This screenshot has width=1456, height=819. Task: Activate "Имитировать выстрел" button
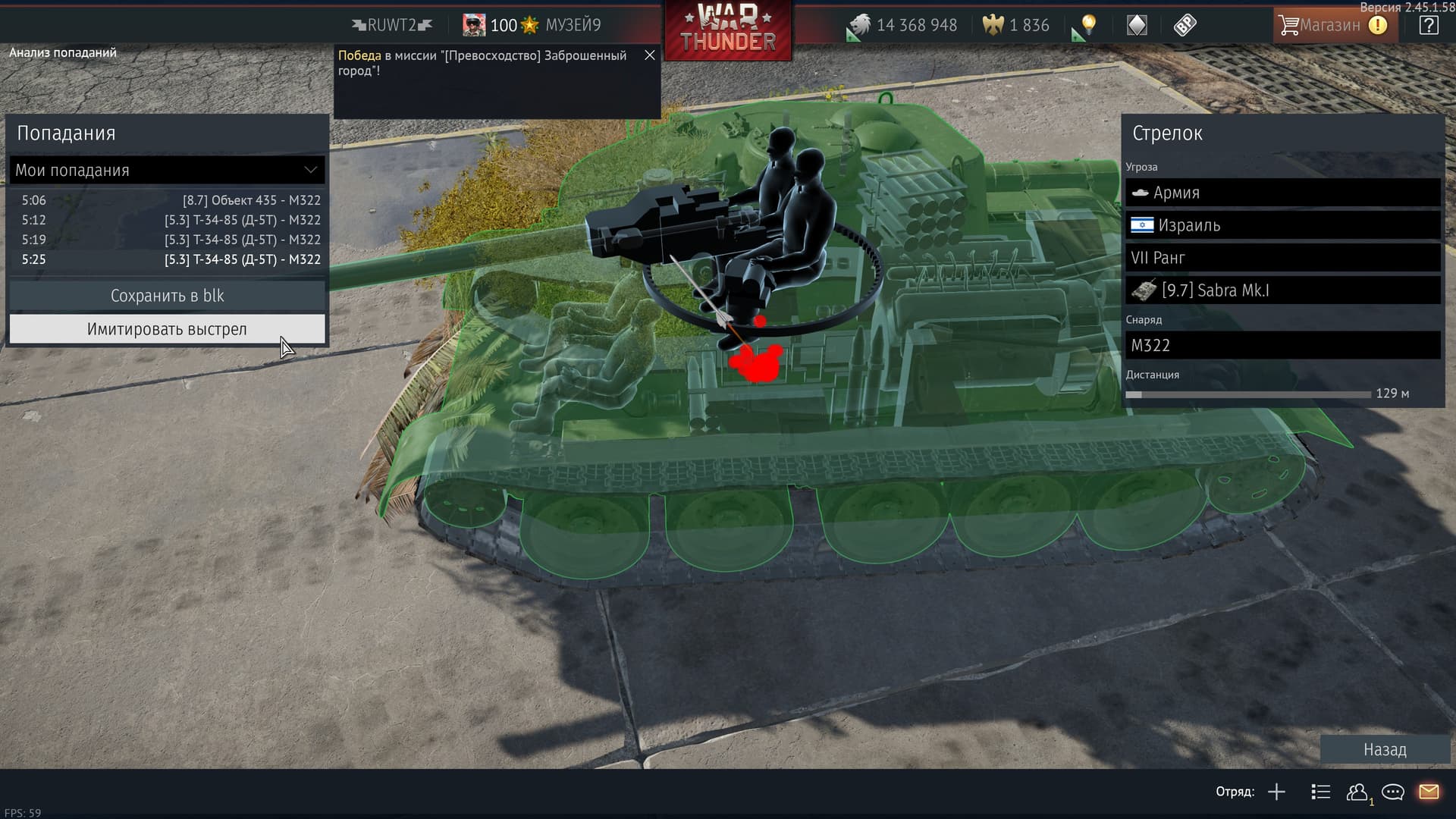(167, 329)
